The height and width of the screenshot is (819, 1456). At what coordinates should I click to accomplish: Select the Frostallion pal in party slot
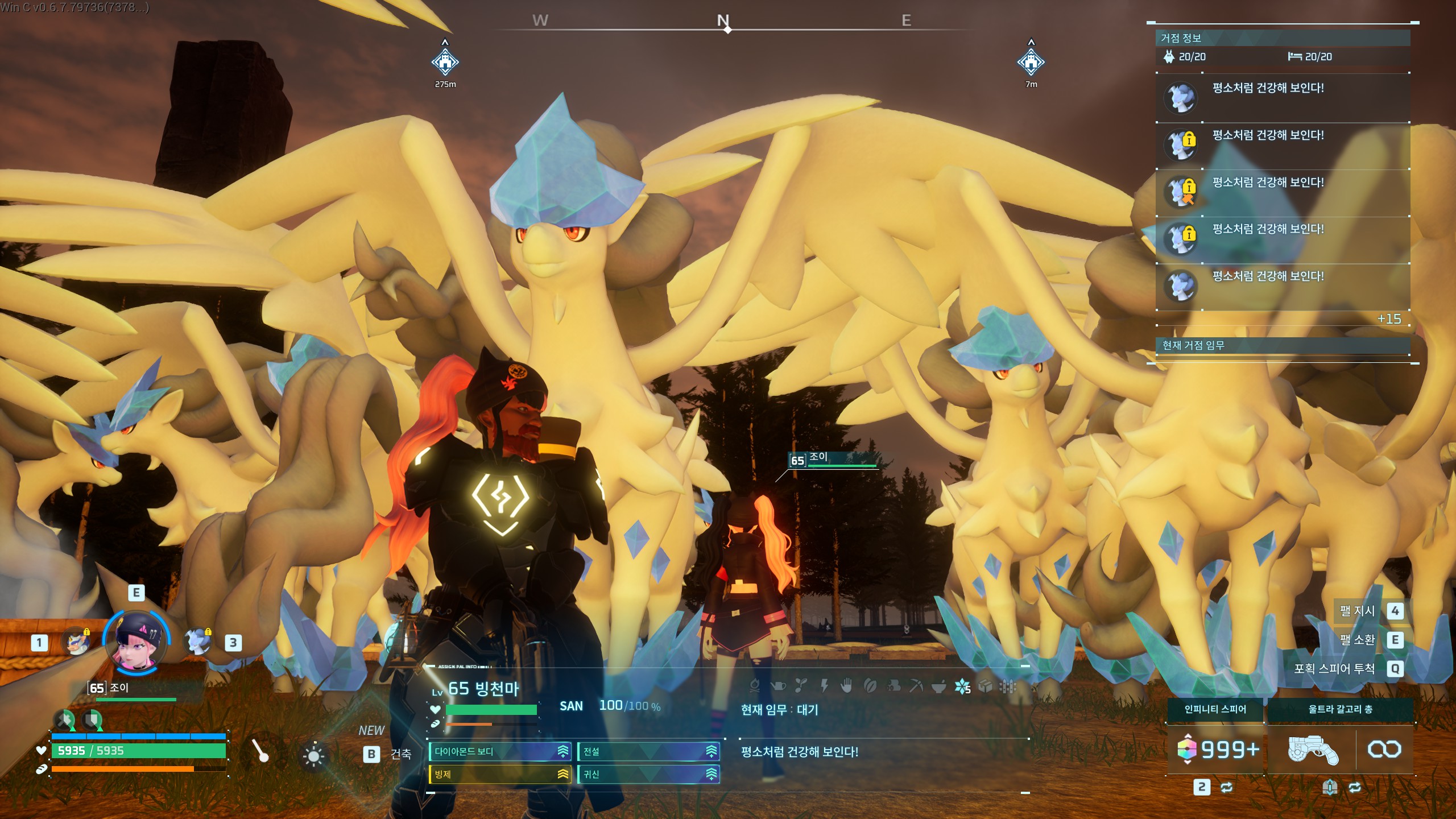coord(197,642)
